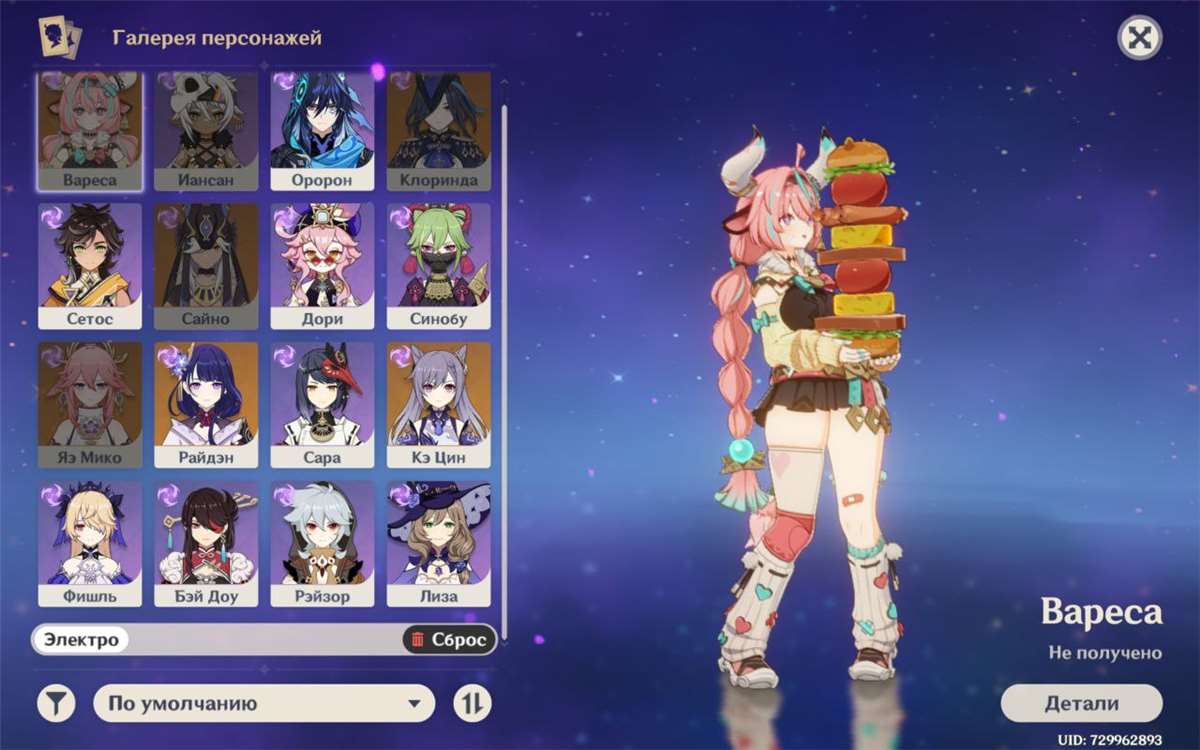Screen dimensions: 1200x750
Task: Open the Сайно character card
Action: [x=206, y=267]
